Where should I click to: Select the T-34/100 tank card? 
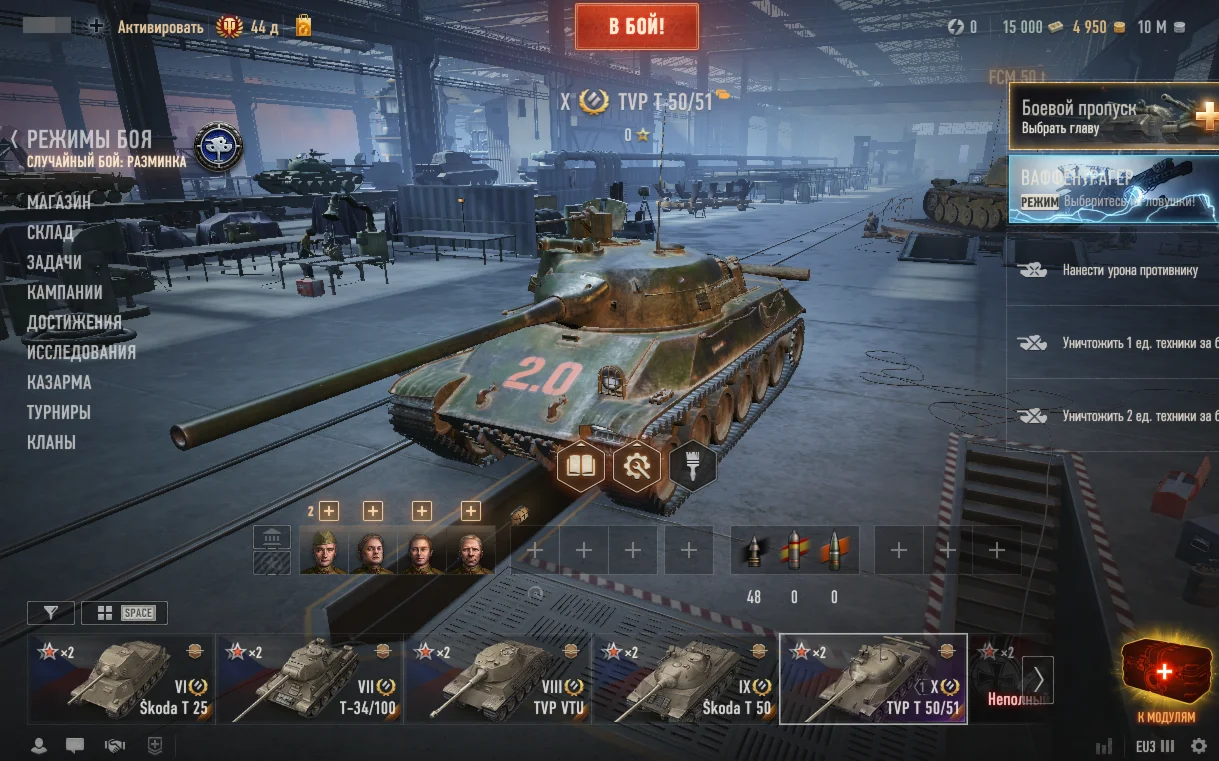309,679
